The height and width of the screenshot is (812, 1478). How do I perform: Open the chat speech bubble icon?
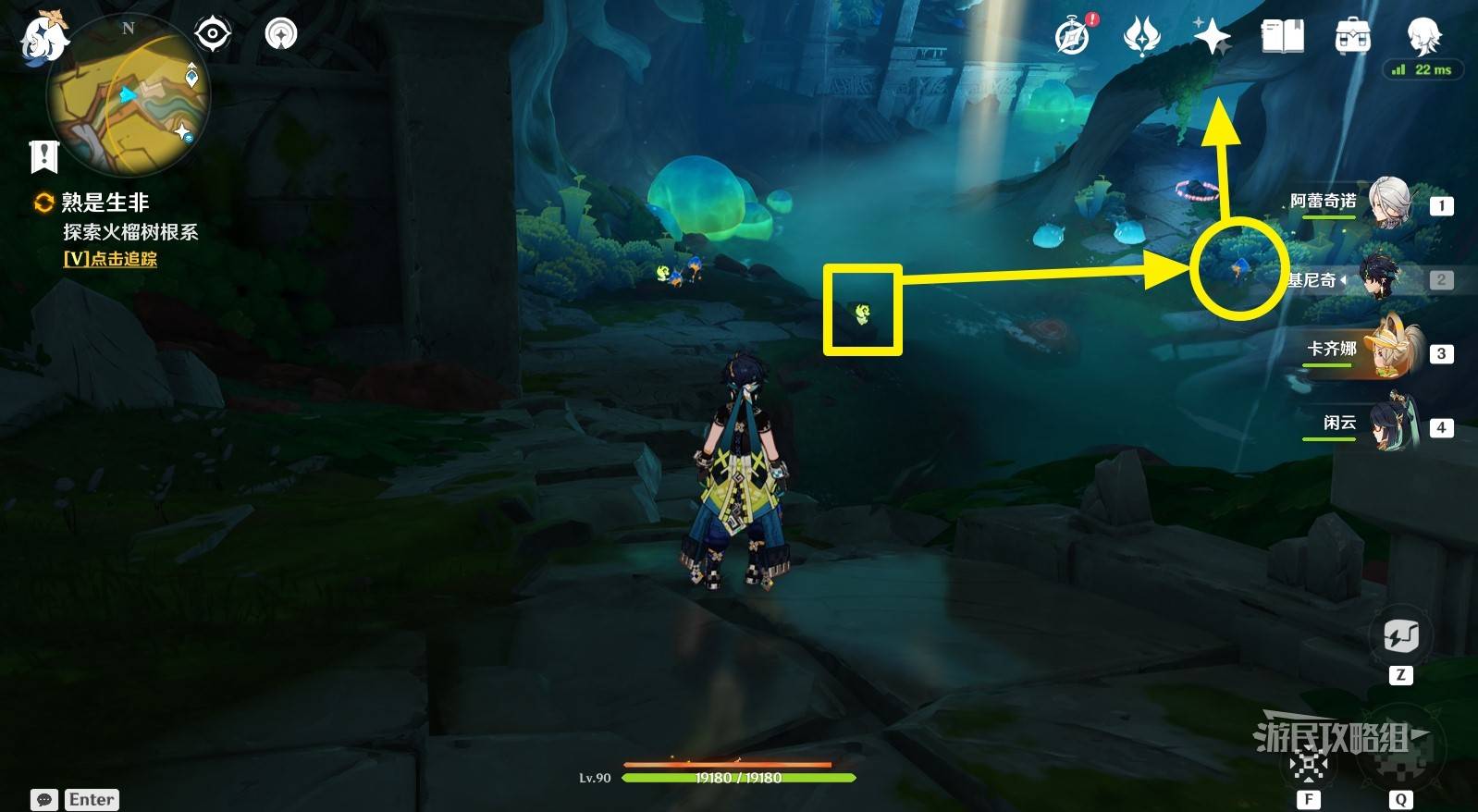pyautogui.click(x=44, y=799)
